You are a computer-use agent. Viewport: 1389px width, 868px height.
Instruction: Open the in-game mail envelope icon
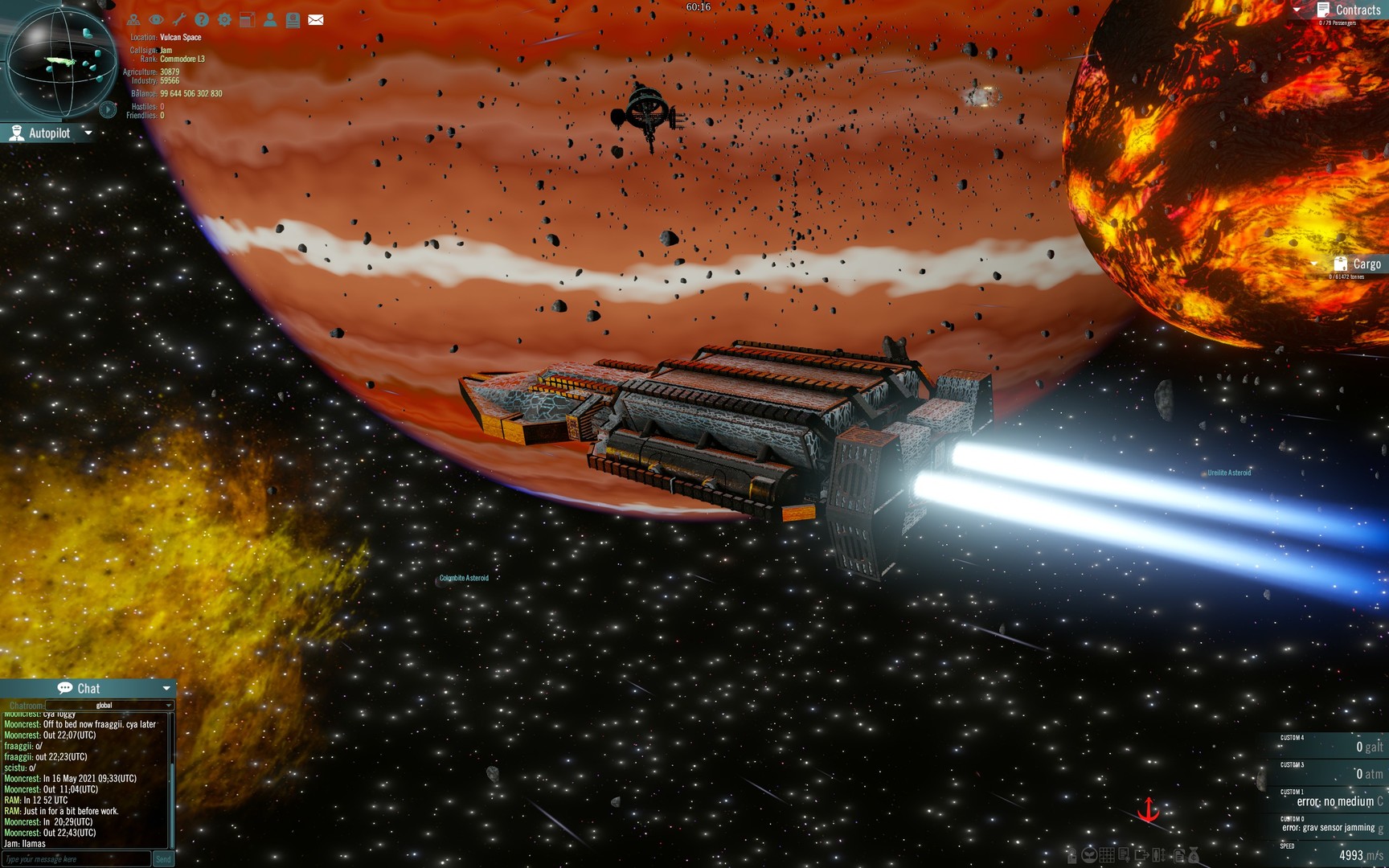315,19
